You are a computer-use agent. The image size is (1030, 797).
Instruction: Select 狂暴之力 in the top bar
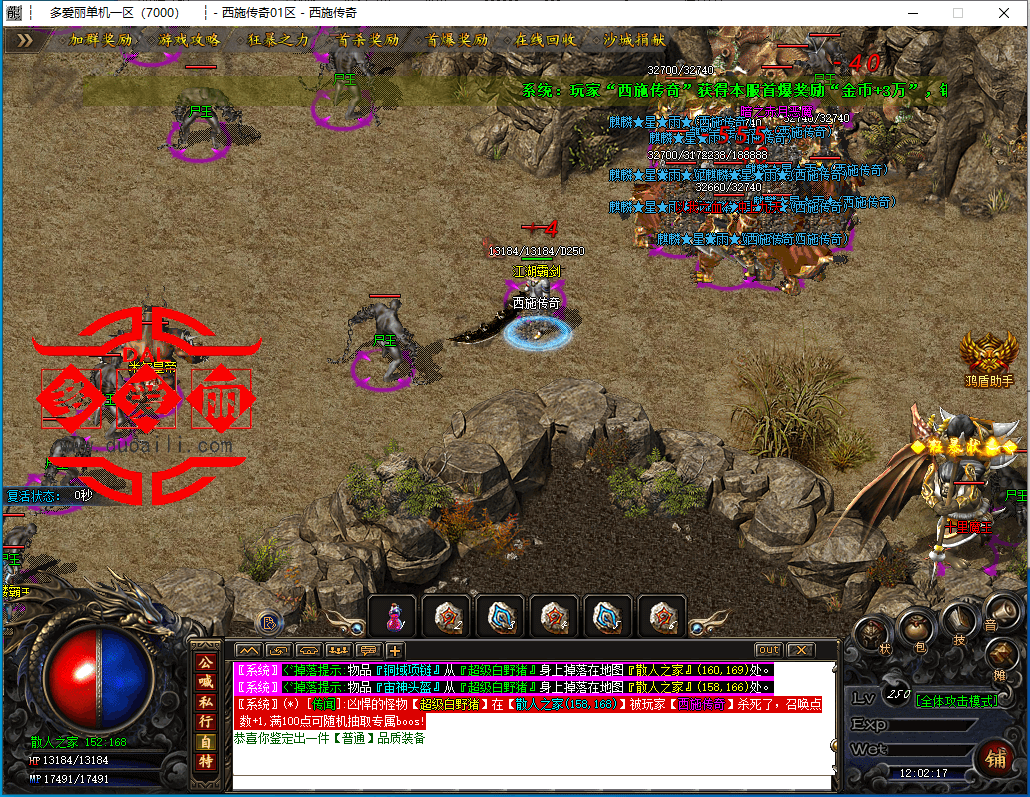pyautogui.click(x=278, y=40)
